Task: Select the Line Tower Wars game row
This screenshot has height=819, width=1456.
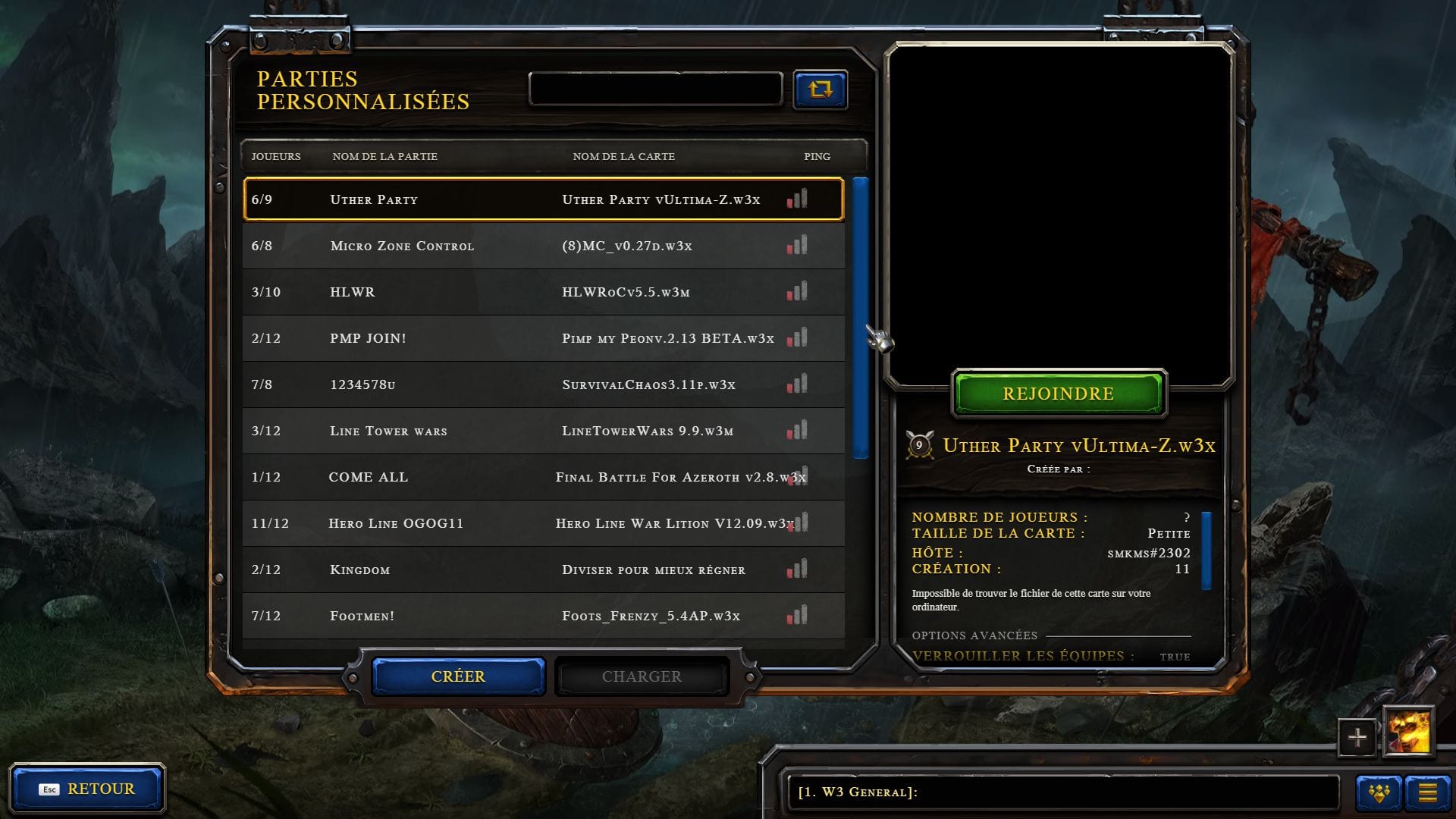Action: click(531, 431)
